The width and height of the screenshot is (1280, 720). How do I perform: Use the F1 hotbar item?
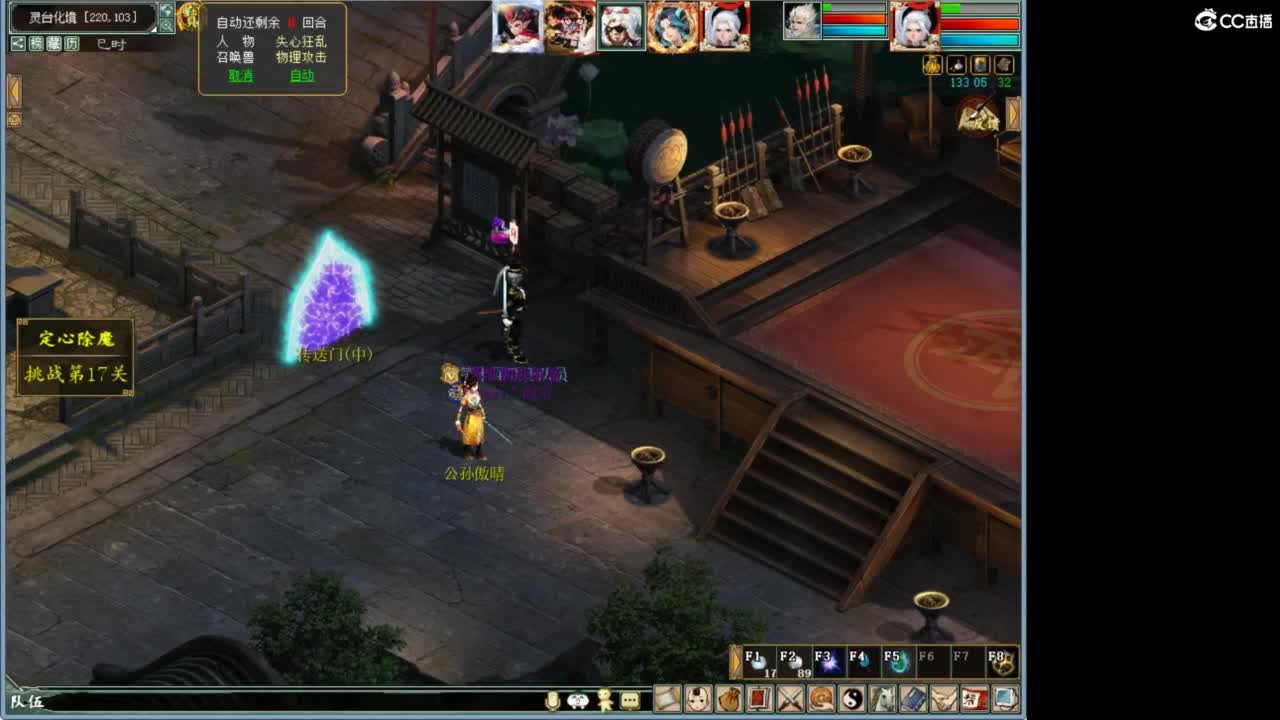click(x=761, y=662)
